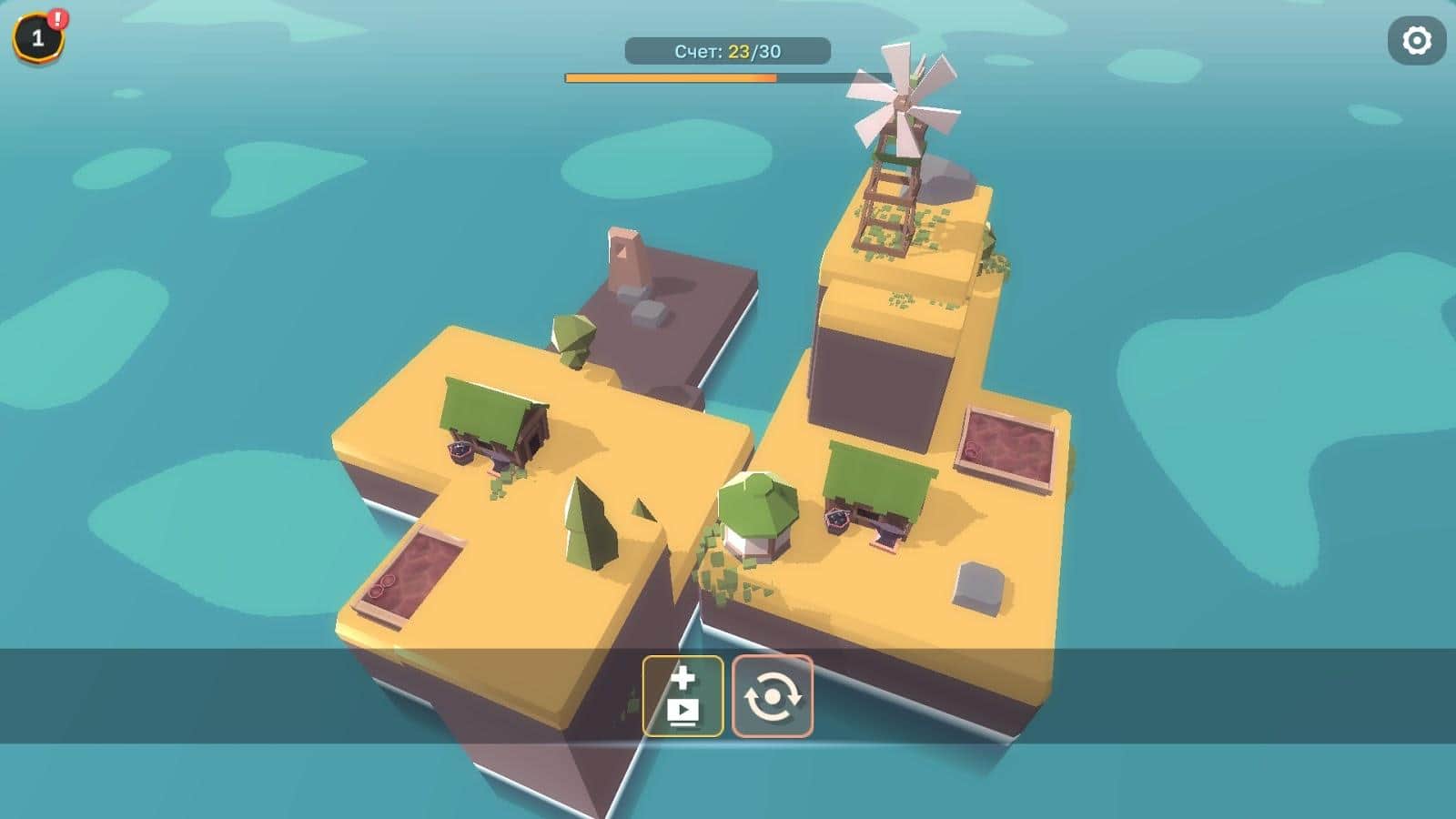Watch an ad to add a tile

click(682, 696)
